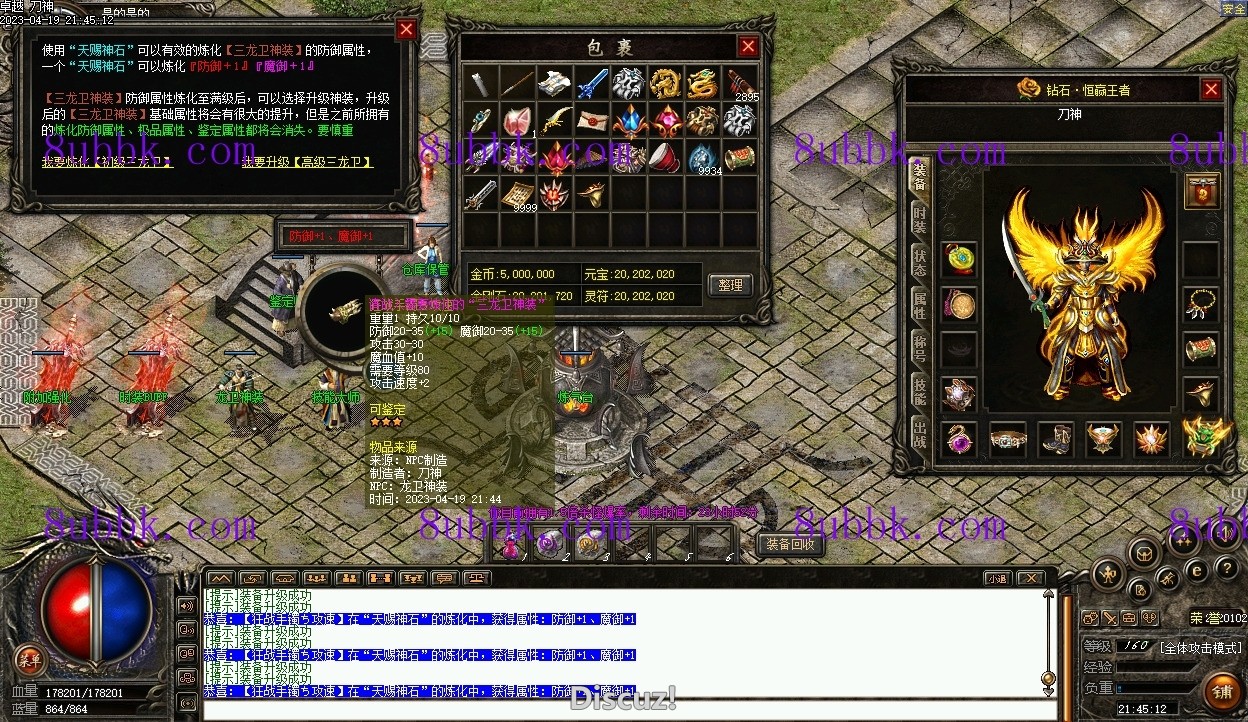Open the 菜单 menu button by the orb
Screen dimensions: 1248x722
(x=30, y=659)
